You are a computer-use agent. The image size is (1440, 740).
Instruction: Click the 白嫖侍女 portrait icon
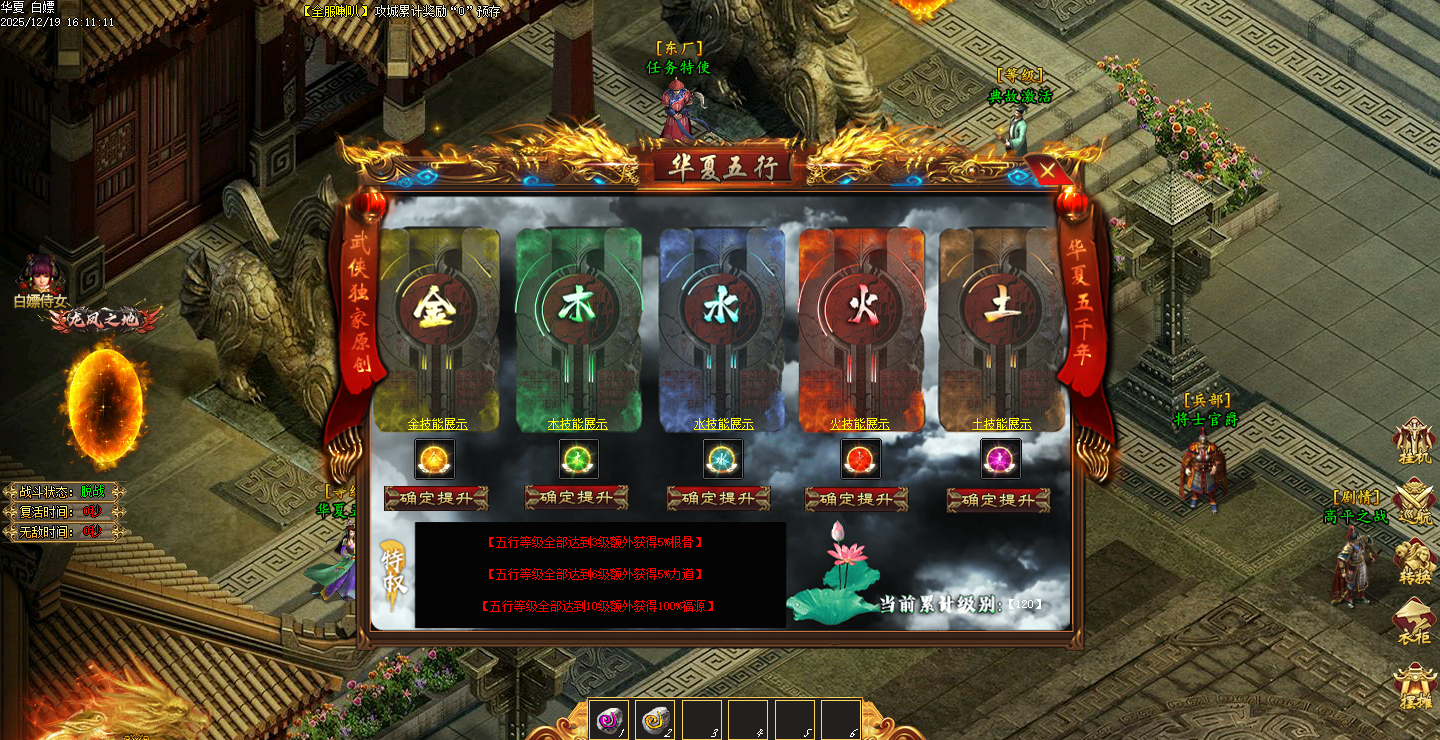coord(42,273)
